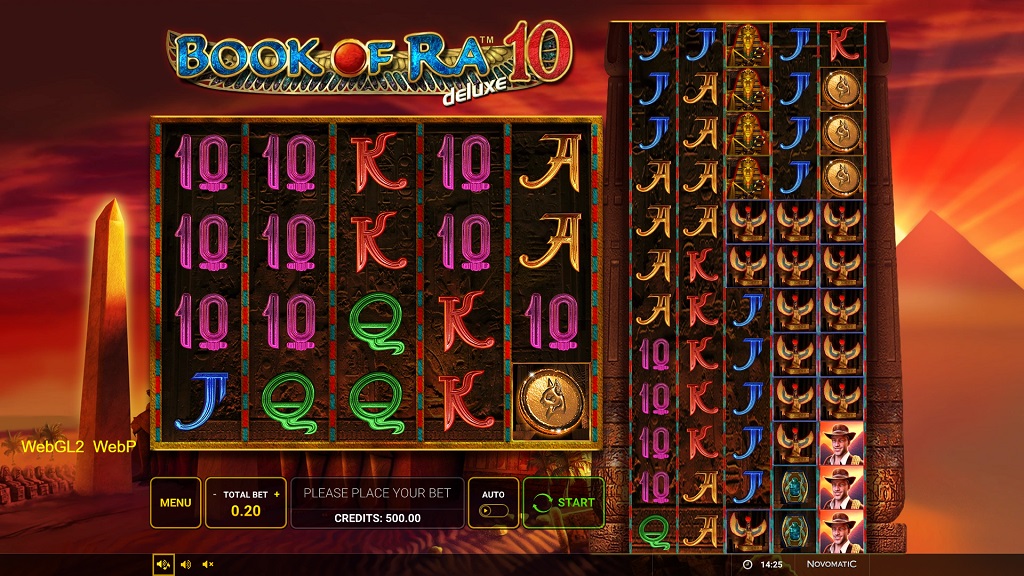Increase total bet with plus sign

276,494
